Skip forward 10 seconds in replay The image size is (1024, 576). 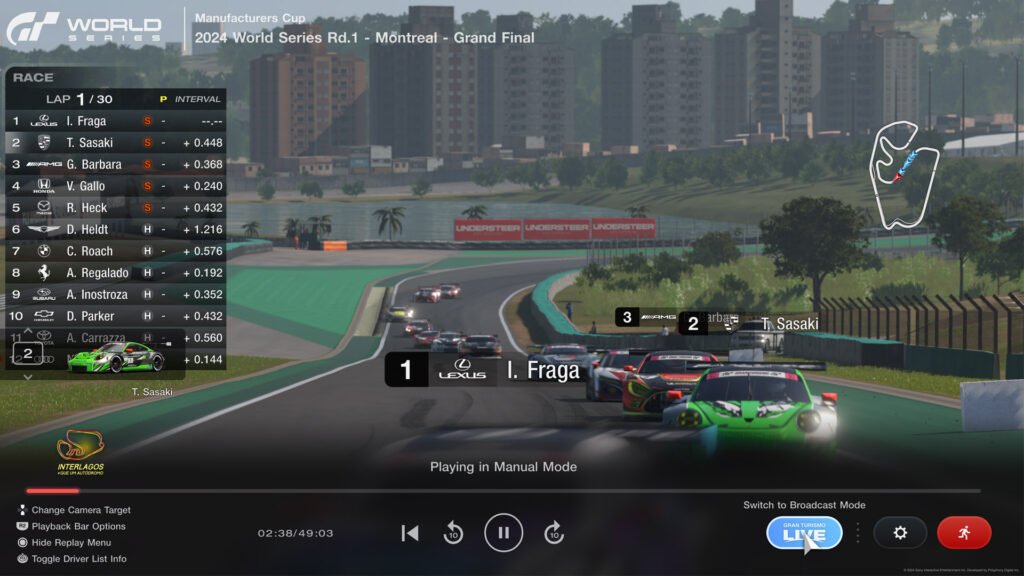[554, 533]
